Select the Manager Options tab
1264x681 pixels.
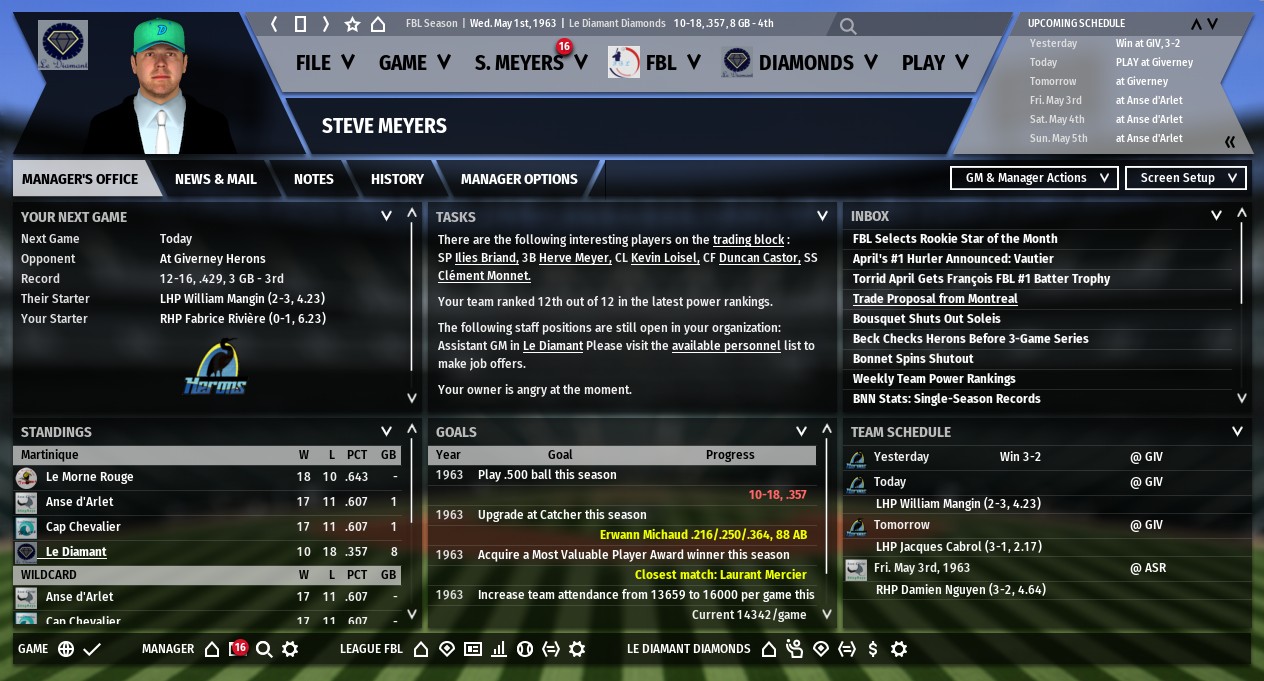519,179
